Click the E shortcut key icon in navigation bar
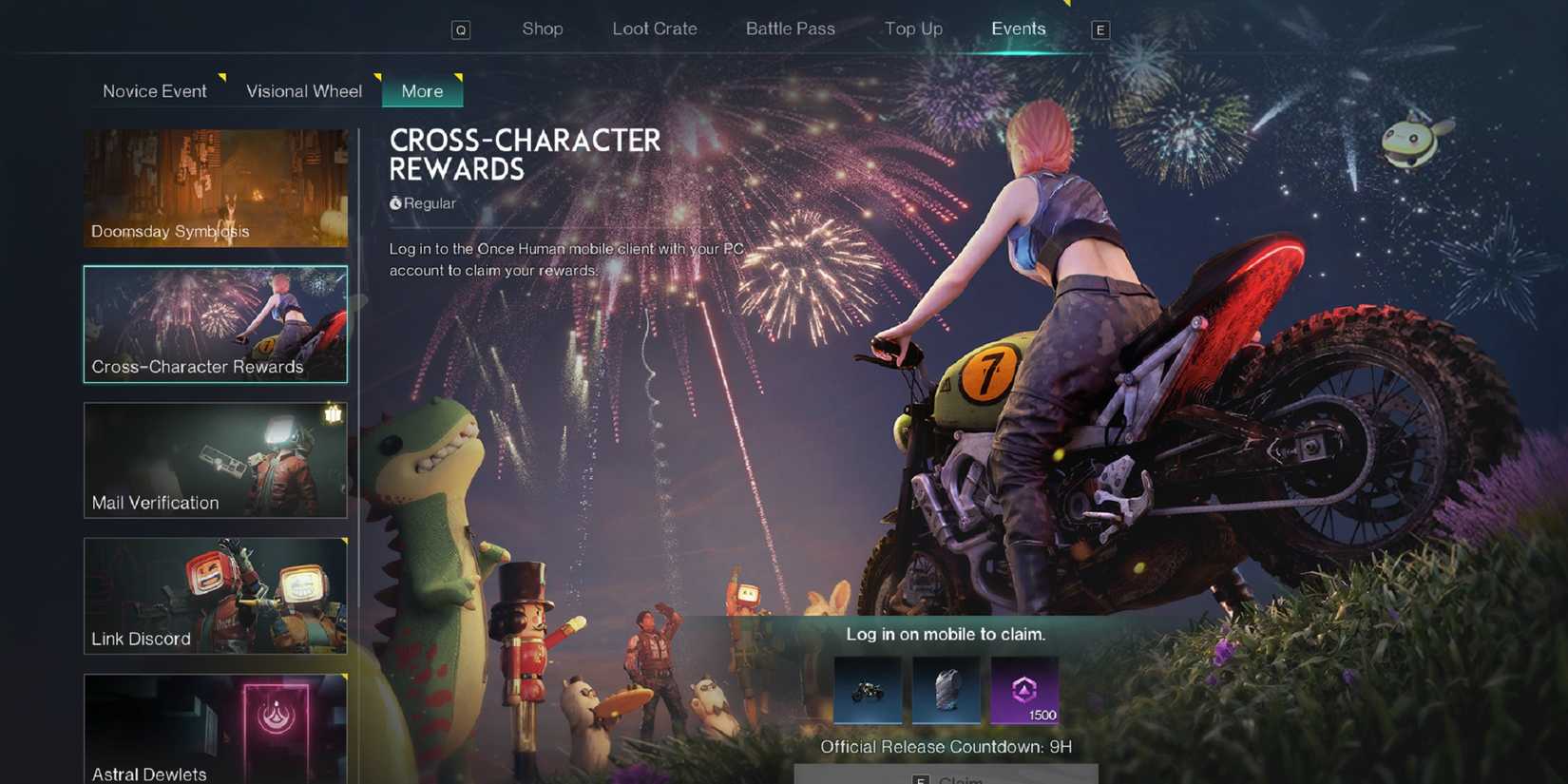 (x=1100, y=29)
